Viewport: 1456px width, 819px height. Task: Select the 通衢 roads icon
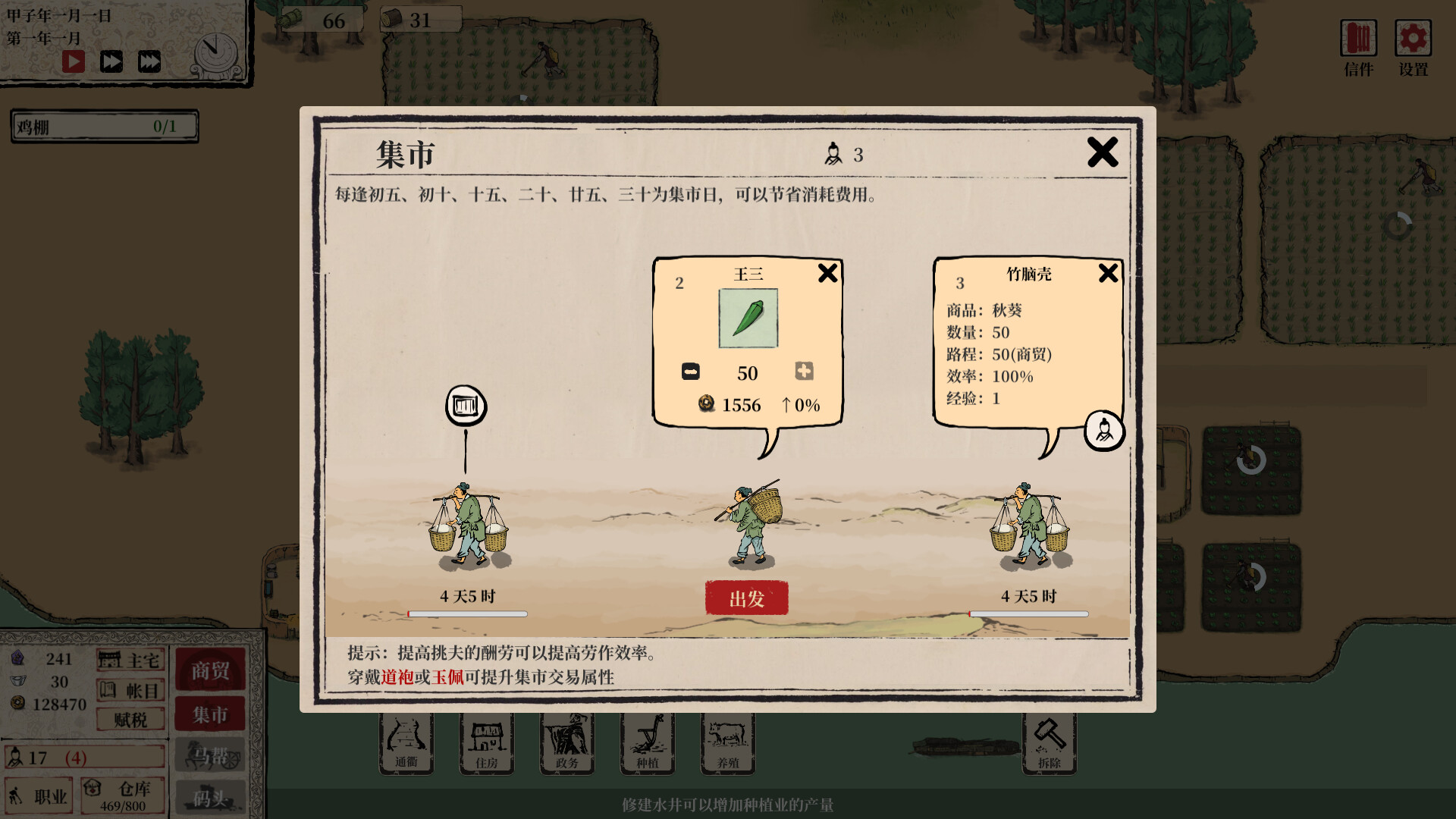pyautogui.click(x=406, y=742)
